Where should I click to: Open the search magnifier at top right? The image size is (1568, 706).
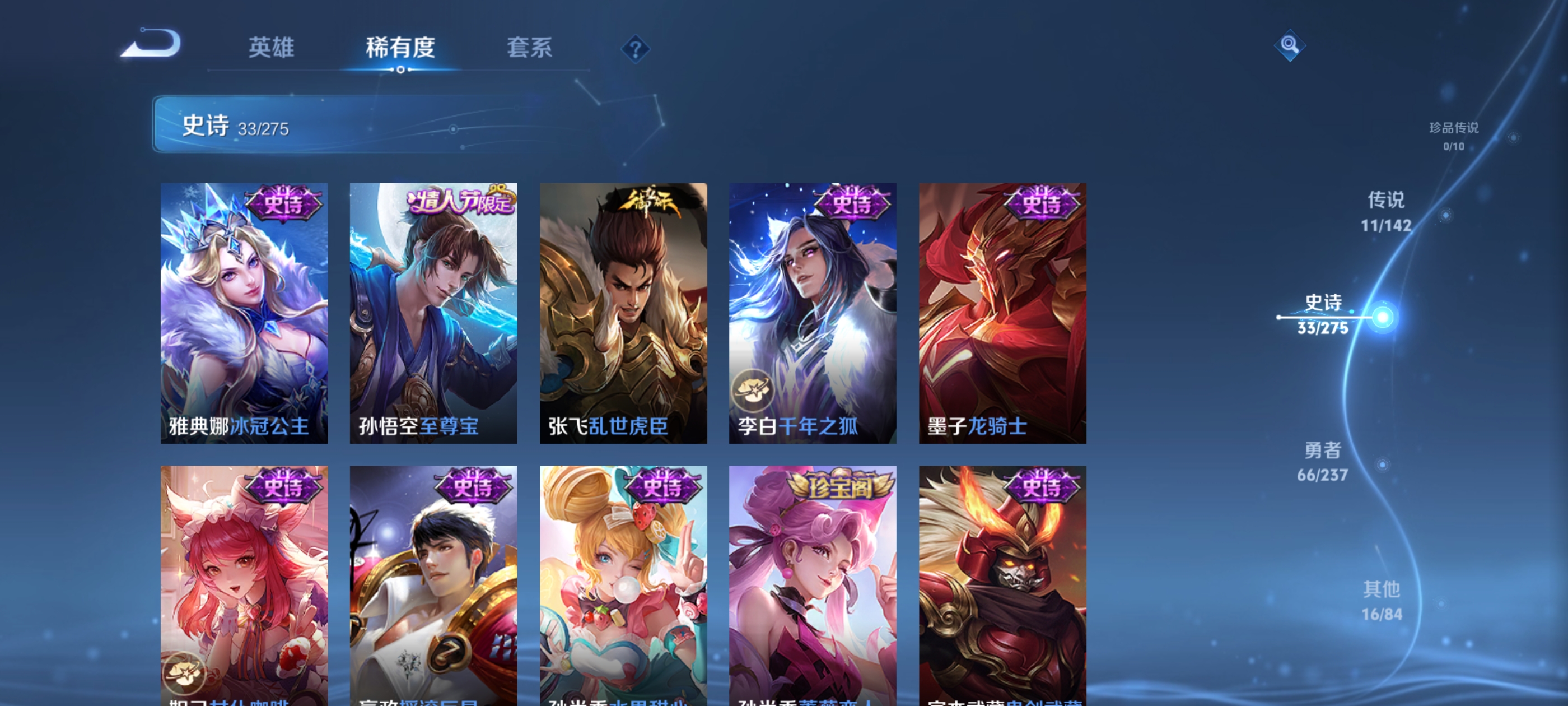point(1290,45)
